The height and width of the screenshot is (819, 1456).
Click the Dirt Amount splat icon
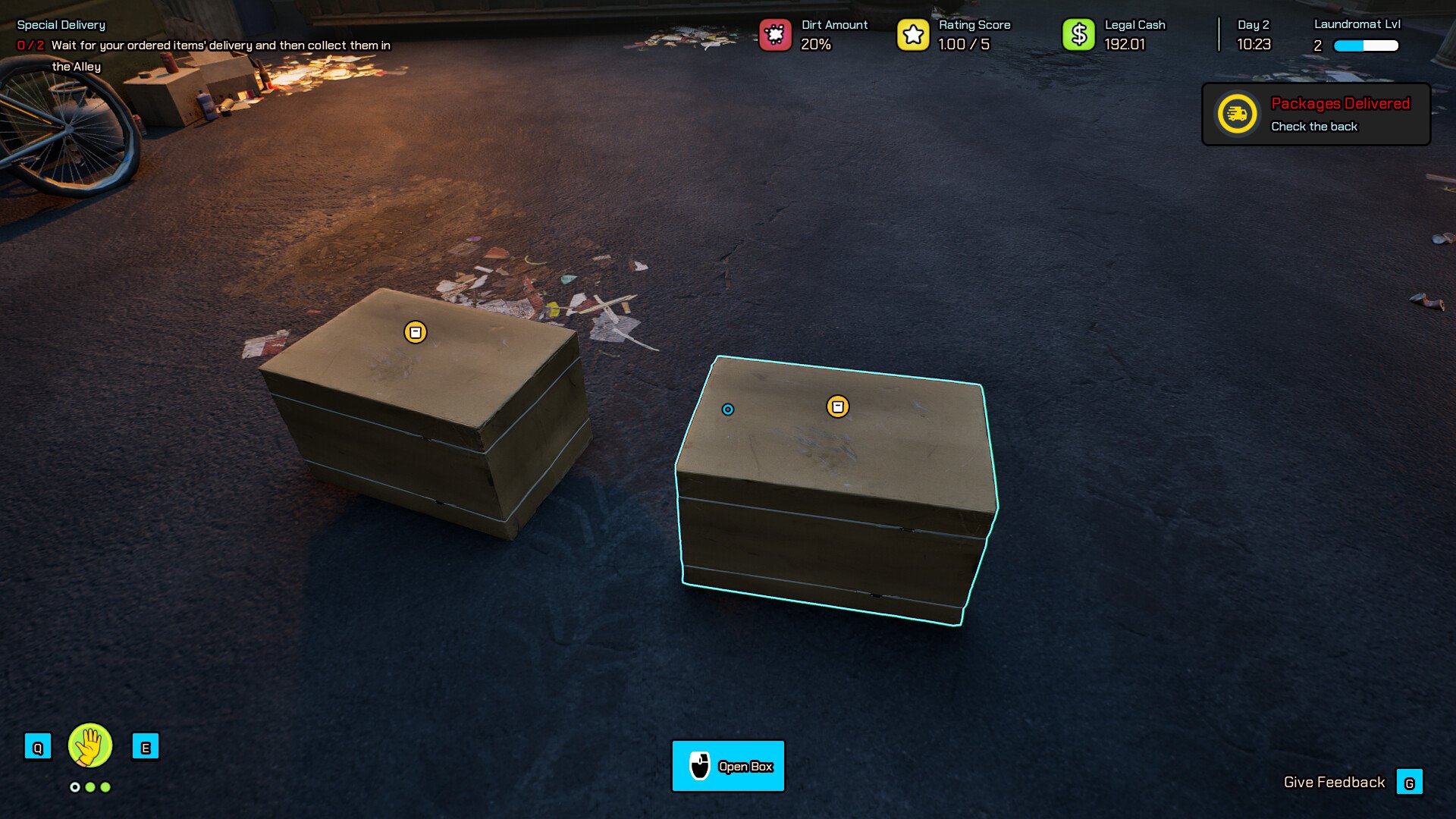click(775, 35)
